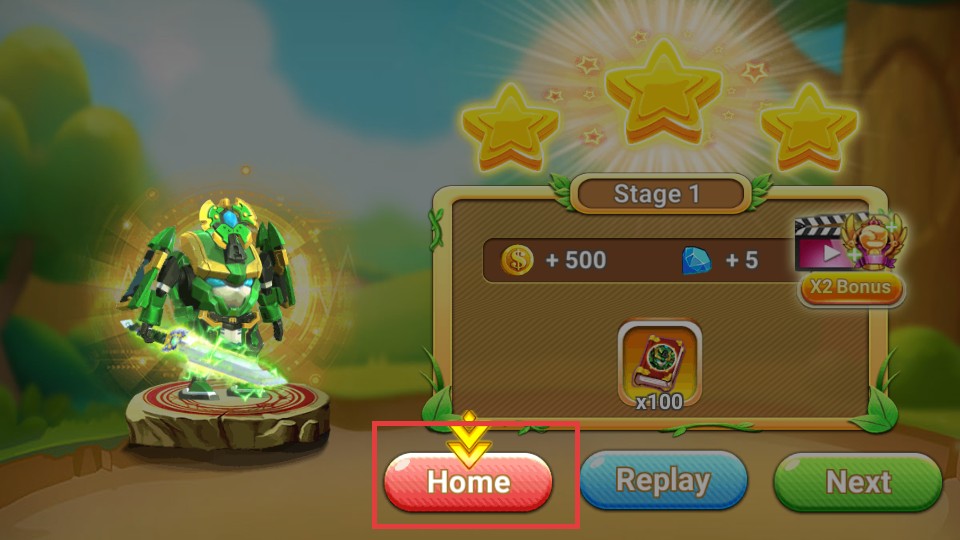The image size is (960, 540).
Task: Select the red book reward item
Action: 660,359
